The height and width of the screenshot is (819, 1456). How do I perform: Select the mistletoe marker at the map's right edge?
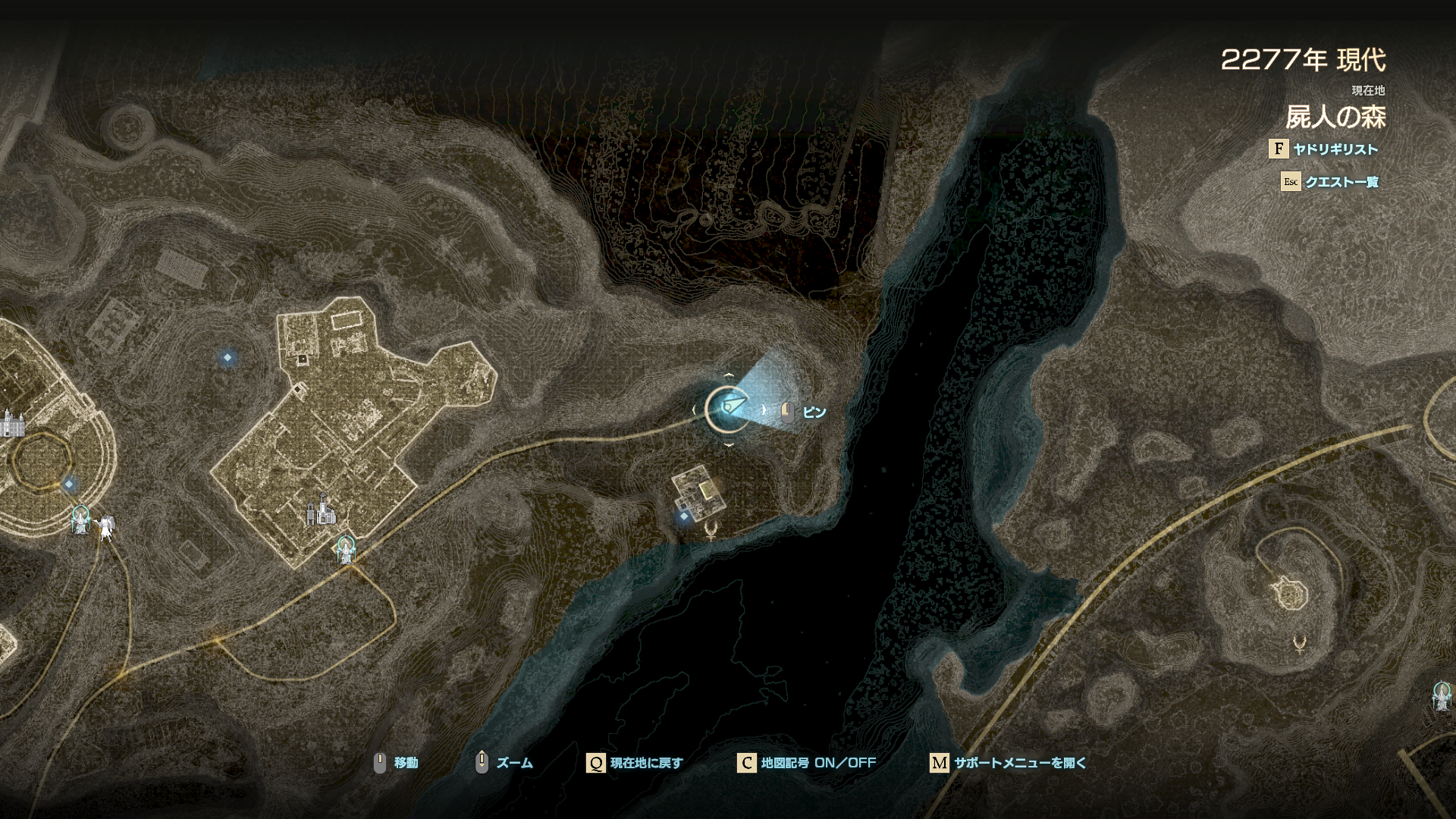pyautogui.click(x=1441, y=695)
